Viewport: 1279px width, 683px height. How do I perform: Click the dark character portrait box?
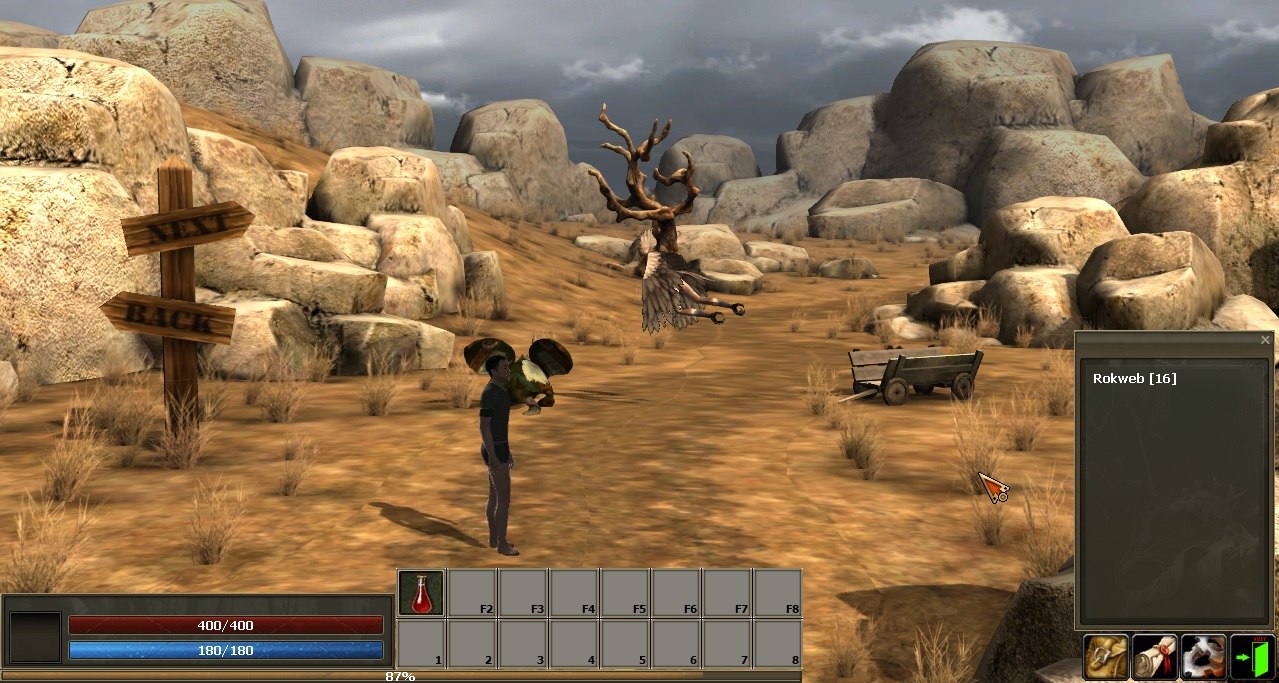click(35, 637)
